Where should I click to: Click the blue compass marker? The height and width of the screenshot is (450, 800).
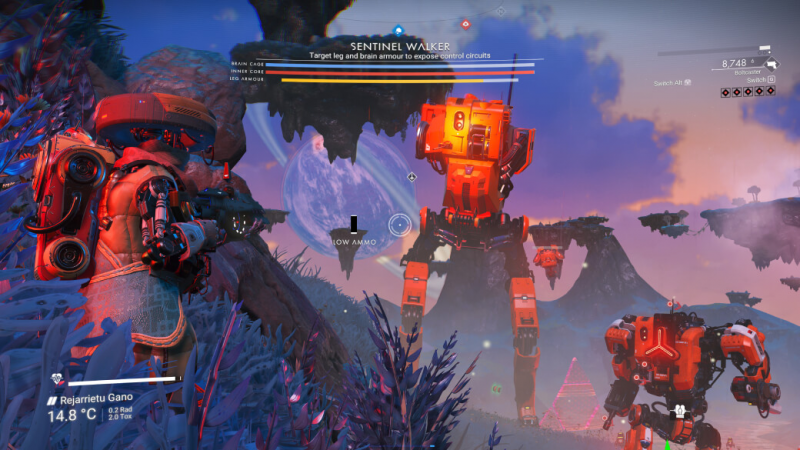398,30
